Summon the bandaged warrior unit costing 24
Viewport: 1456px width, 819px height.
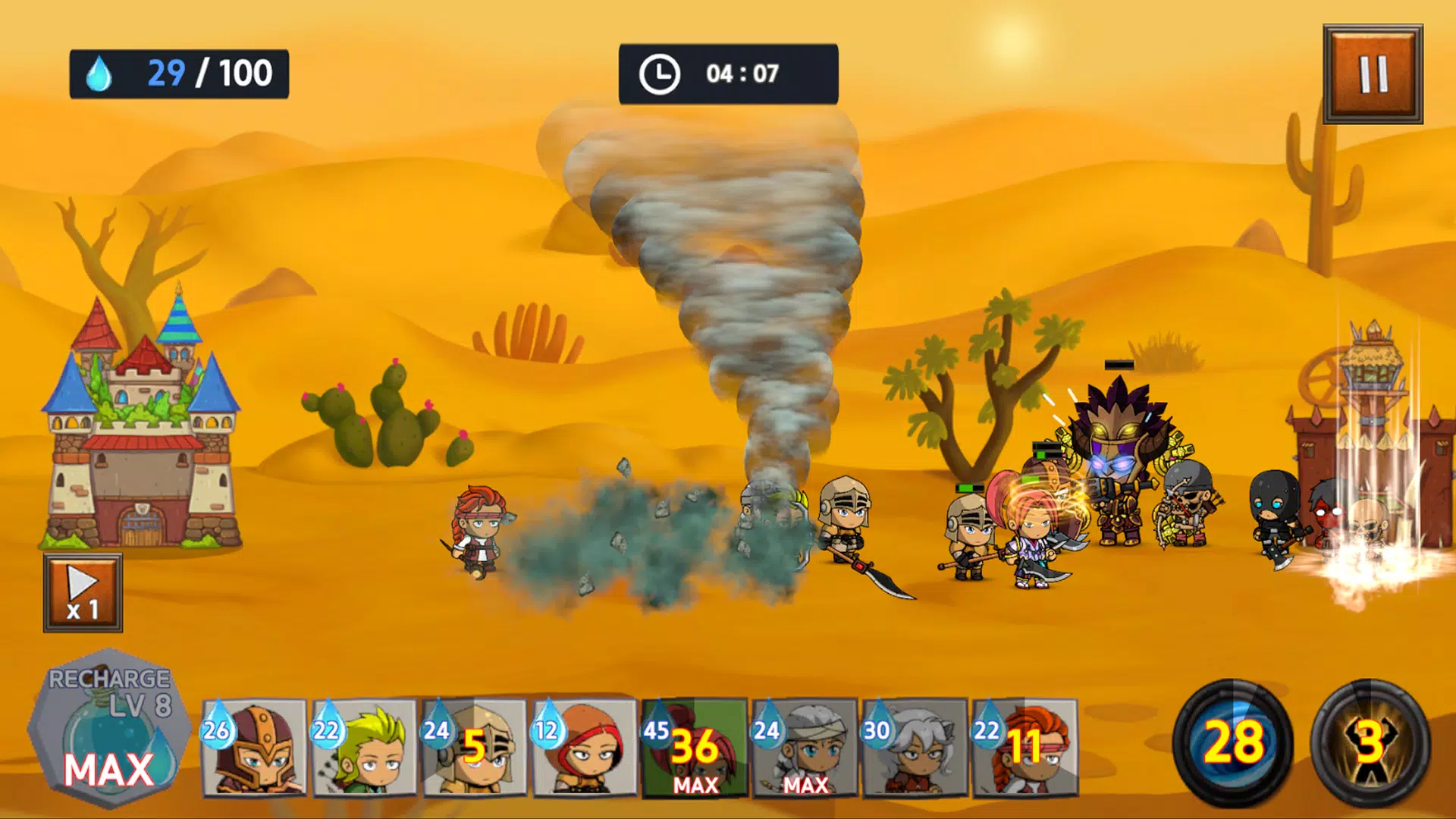[x=805, y=748]
